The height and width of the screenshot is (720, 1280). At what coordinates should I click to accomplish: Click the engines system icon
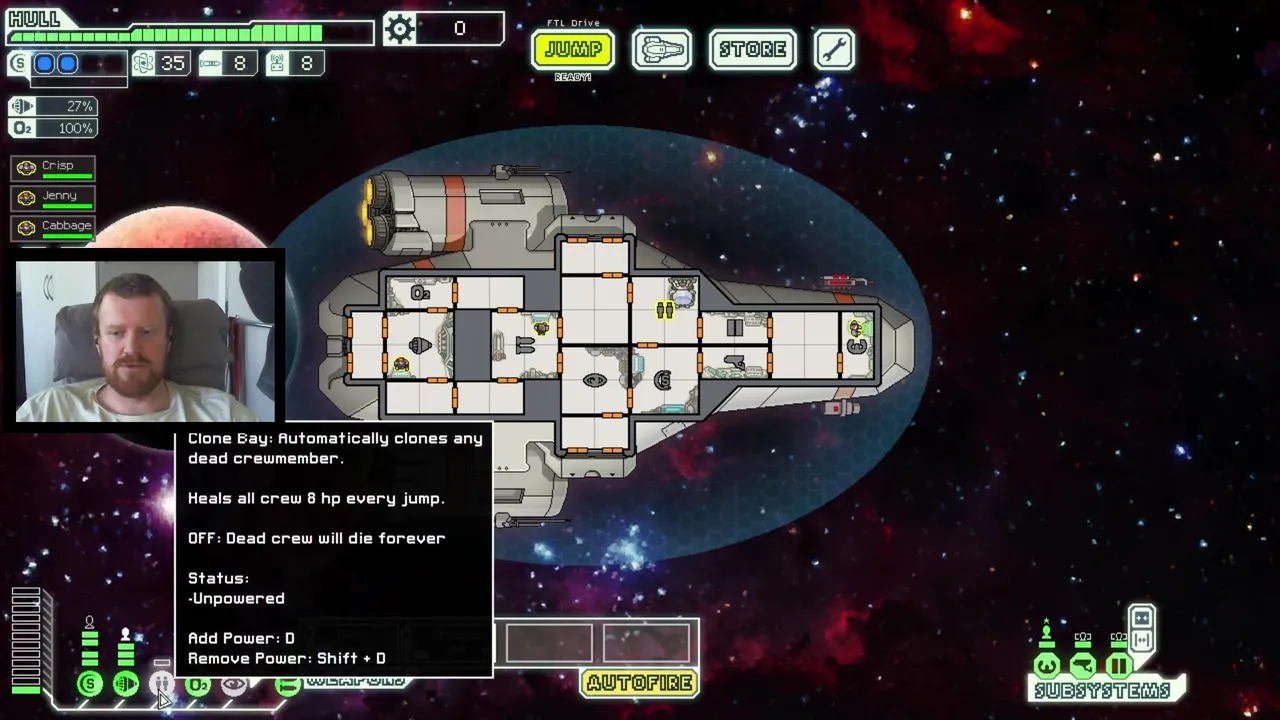tap(126, 684)
